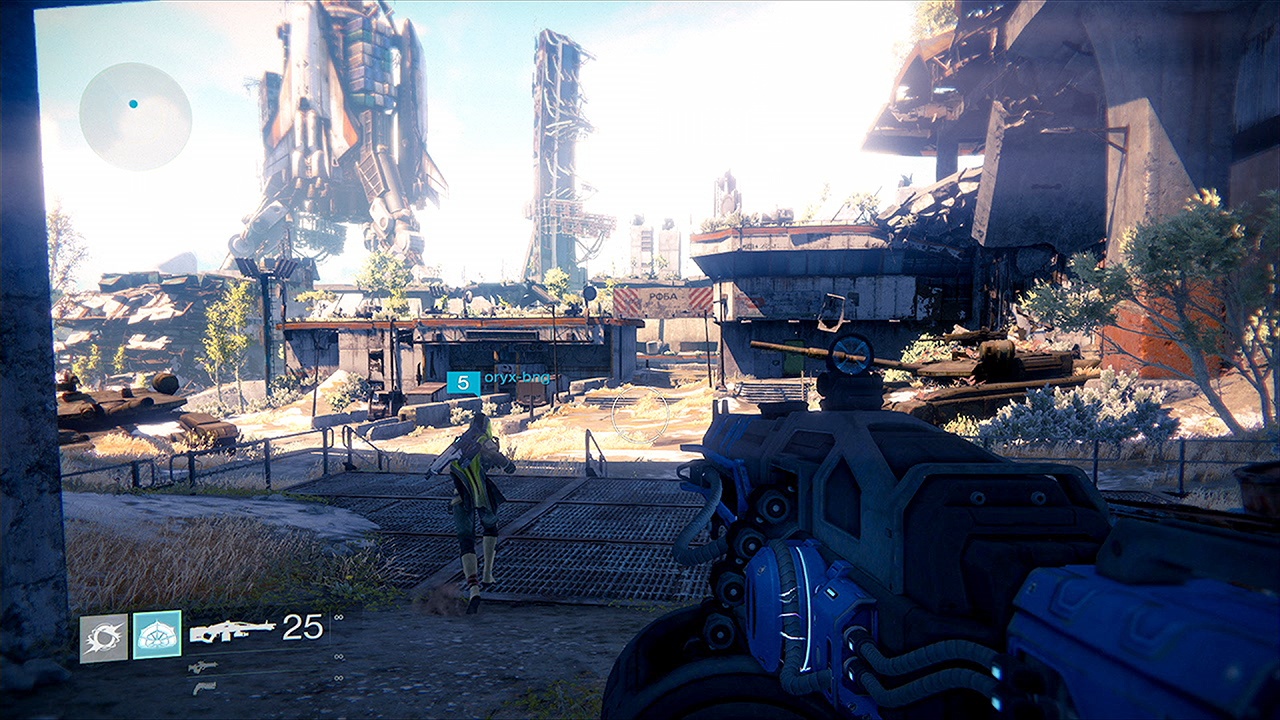
Task: Select the highlighted blue melee ability icon
Action: click(157, 635)
